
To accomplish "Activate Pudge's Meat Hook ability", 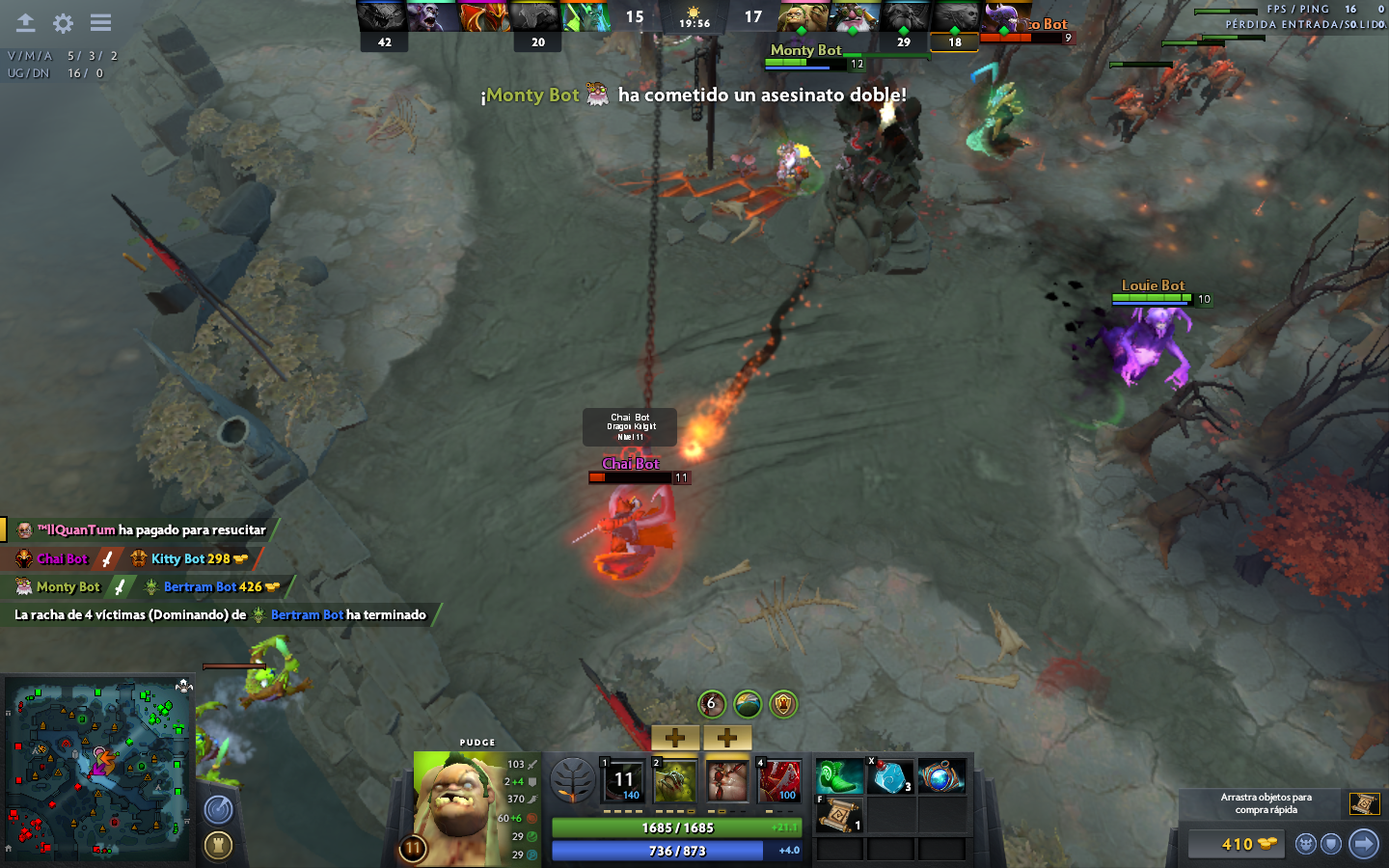I will (x=623, y=779).
